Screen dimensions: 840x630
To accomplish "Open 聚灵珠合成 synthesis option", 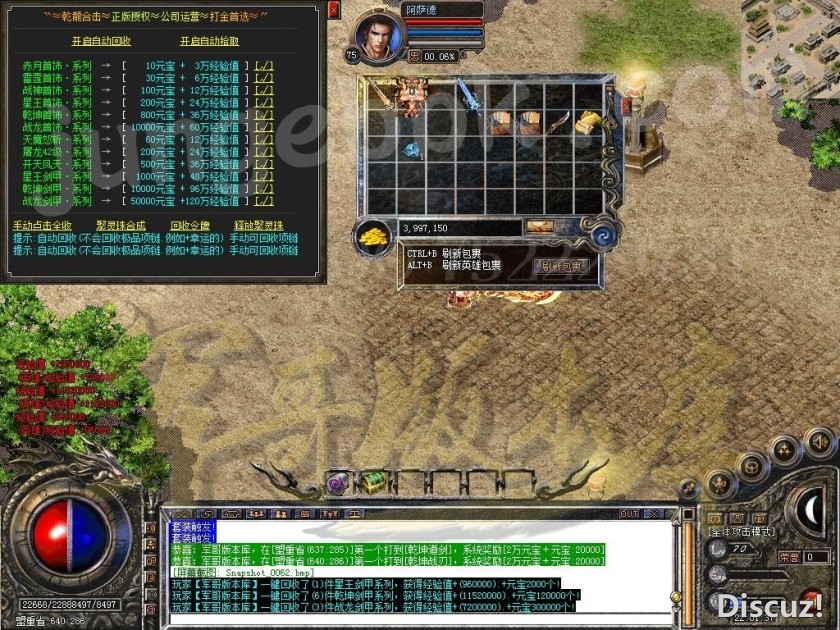I will 119,225.
